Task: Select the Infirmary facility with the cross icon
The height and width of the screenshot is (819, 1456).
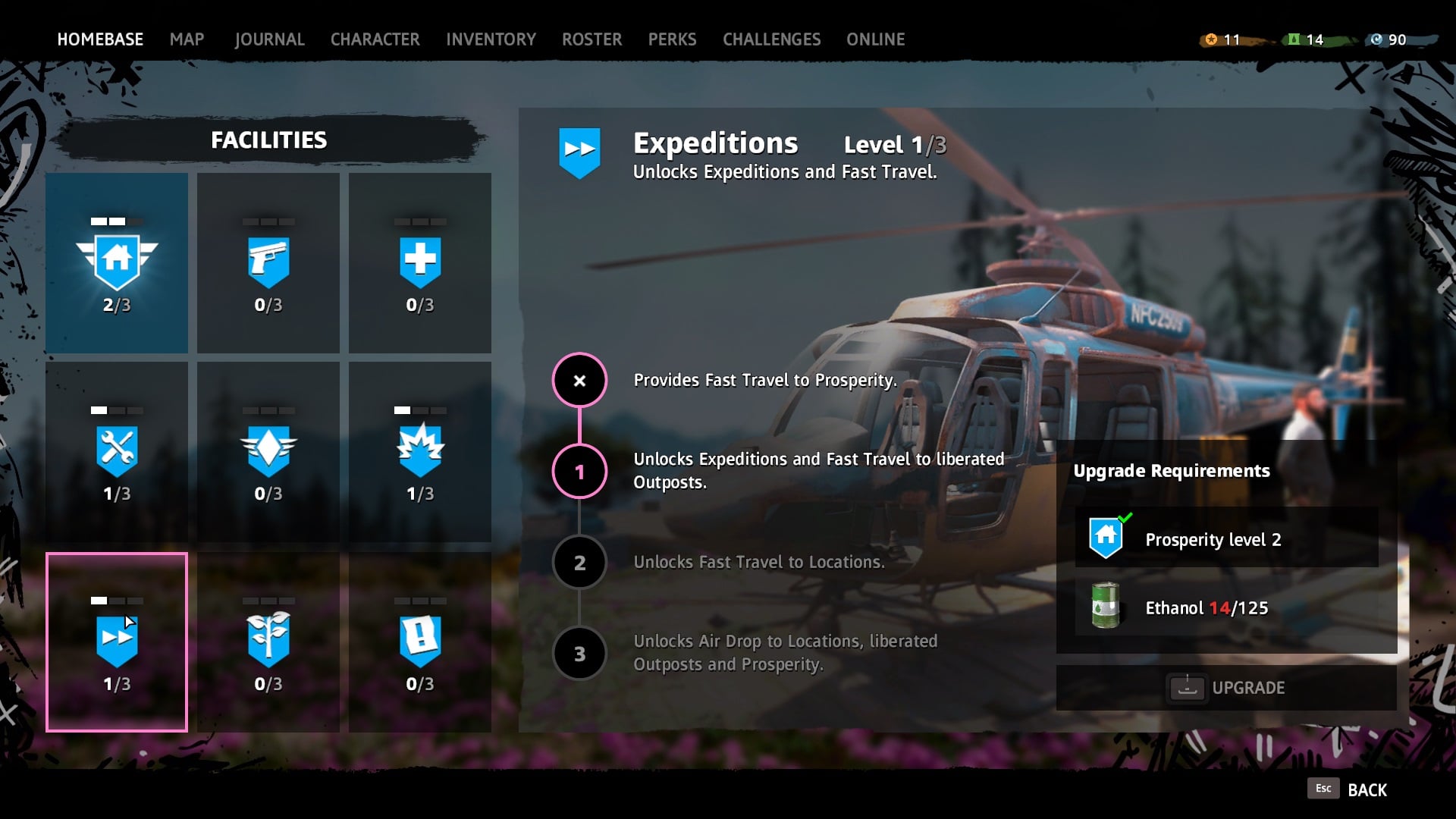Action: click(x=419, y=262)
